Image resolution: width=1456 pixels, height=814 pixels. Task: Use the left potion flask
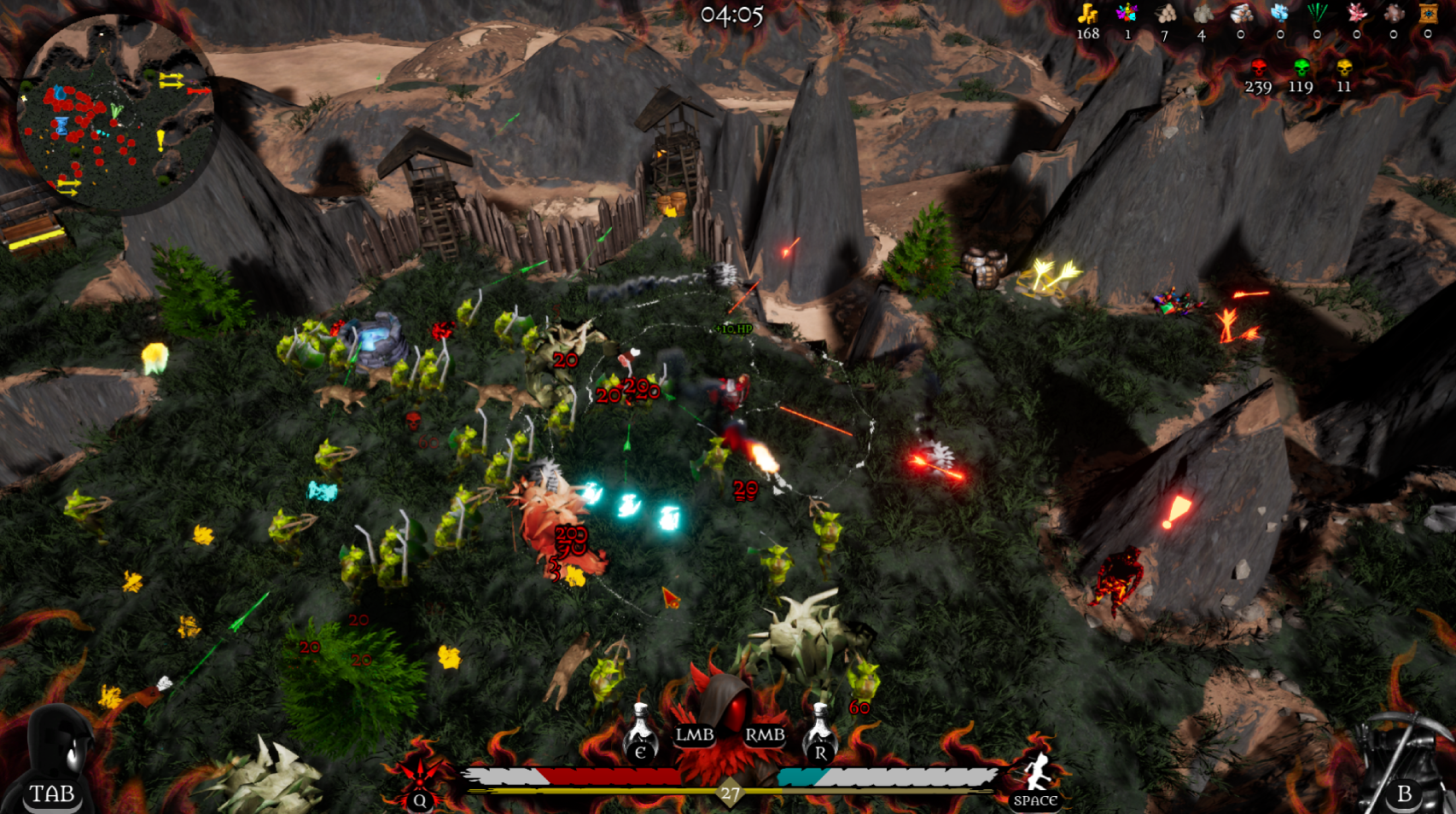pyautogui.click(x=640, y=732)
